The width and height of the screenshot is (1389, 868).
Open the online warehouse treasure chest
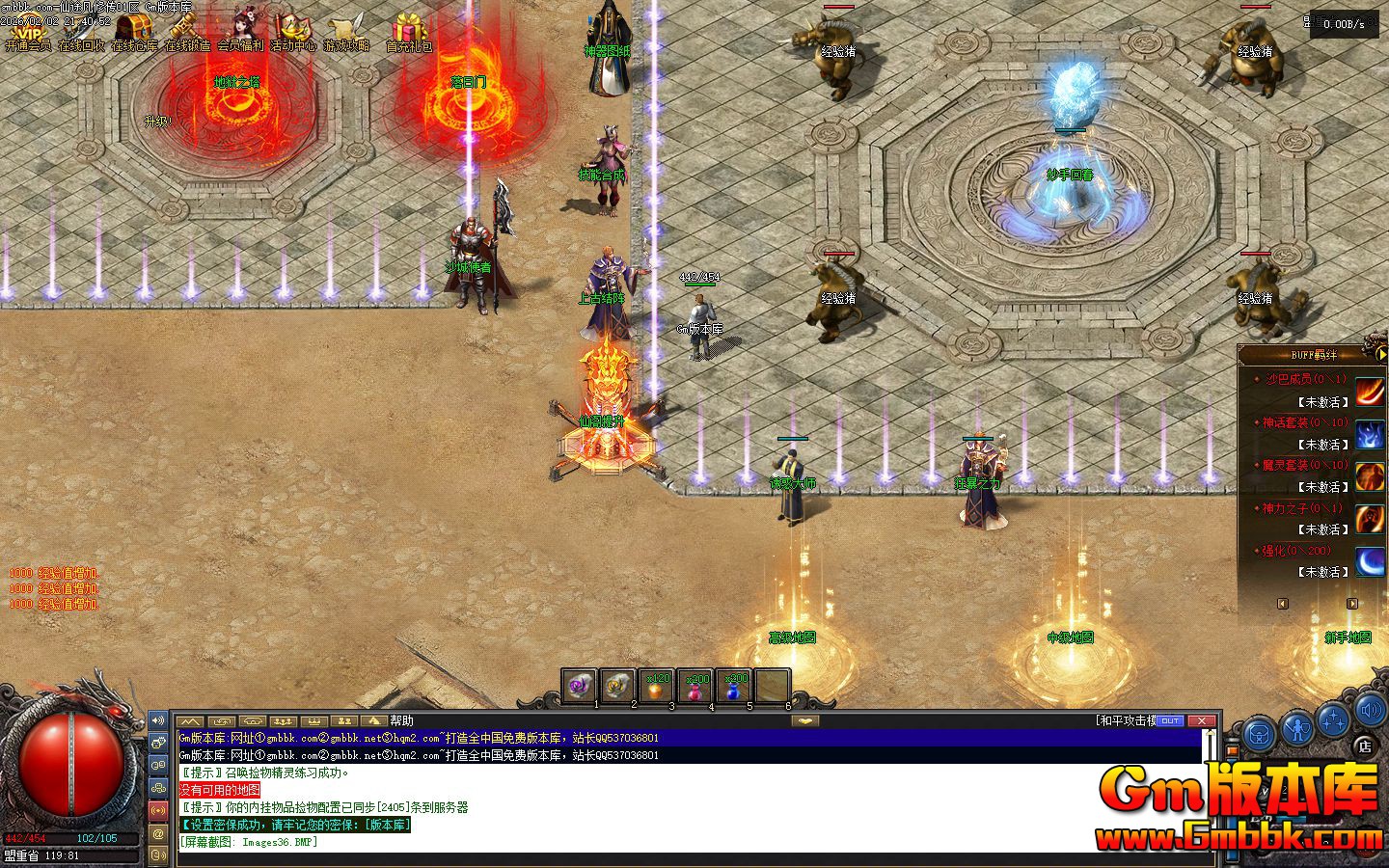pos(134,30)
